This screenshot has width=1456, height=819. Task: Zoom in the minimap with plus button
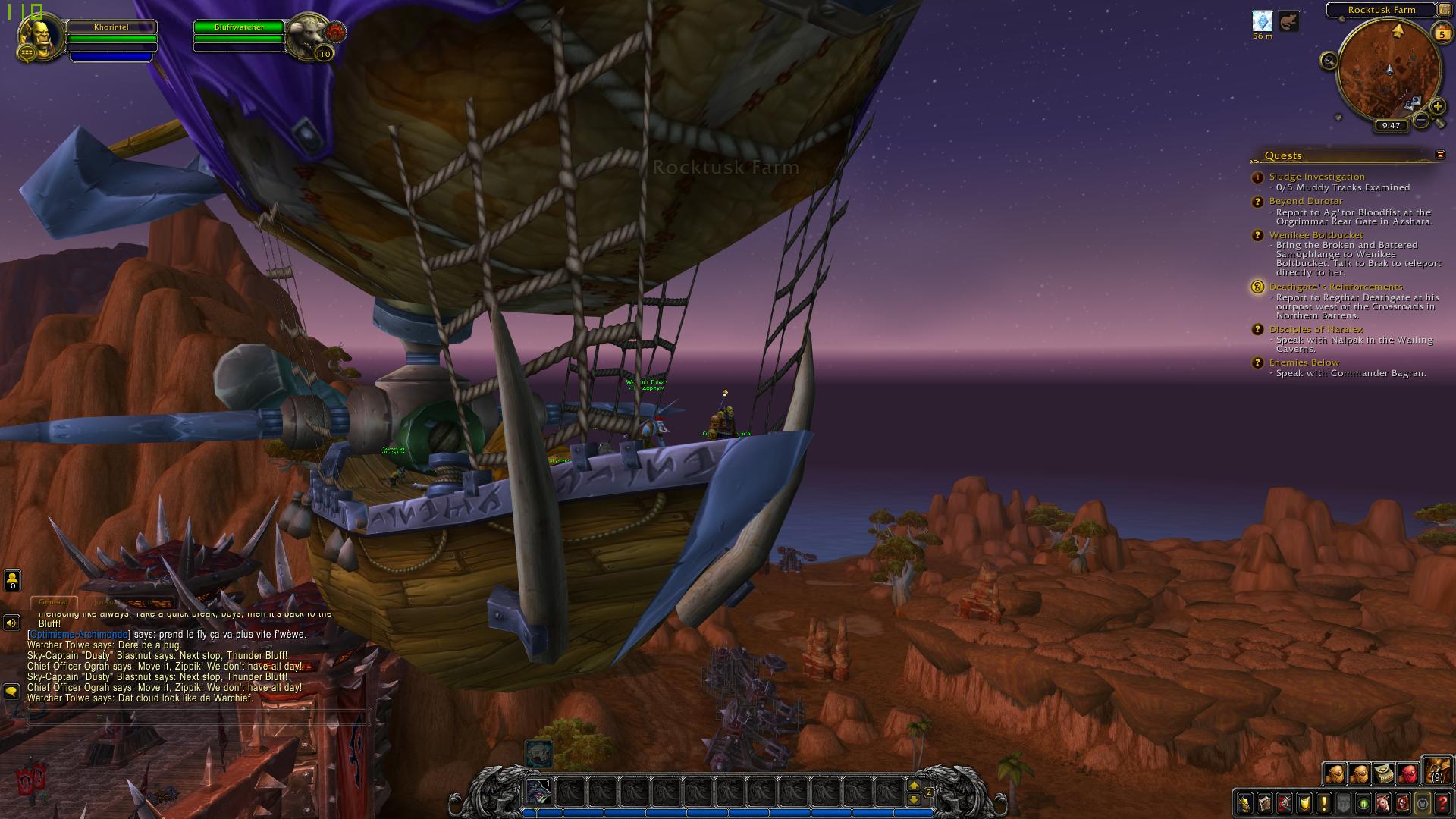click(1437, 106)
